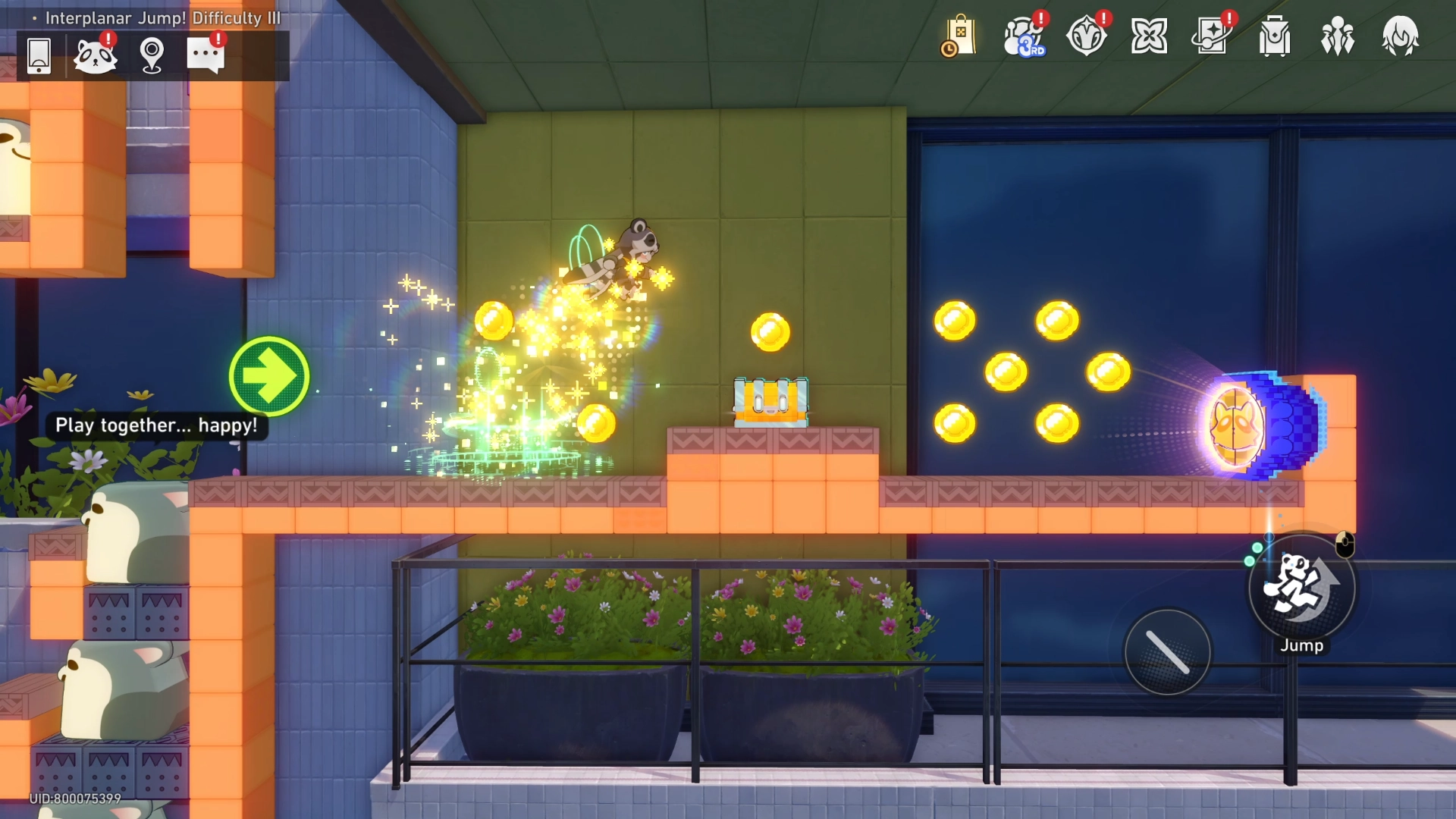Open the shield emblem icon with alert
This screenshot has width=1456, height=819.
[x=1087, y=36]
